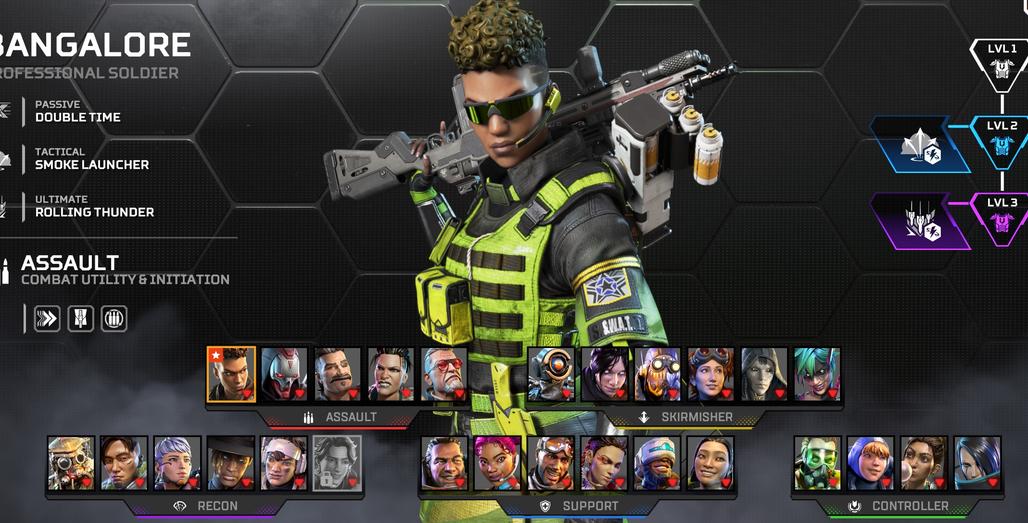Select Ballistic with the red glasses
1028x523 pixels.
(x=445, y=375)
